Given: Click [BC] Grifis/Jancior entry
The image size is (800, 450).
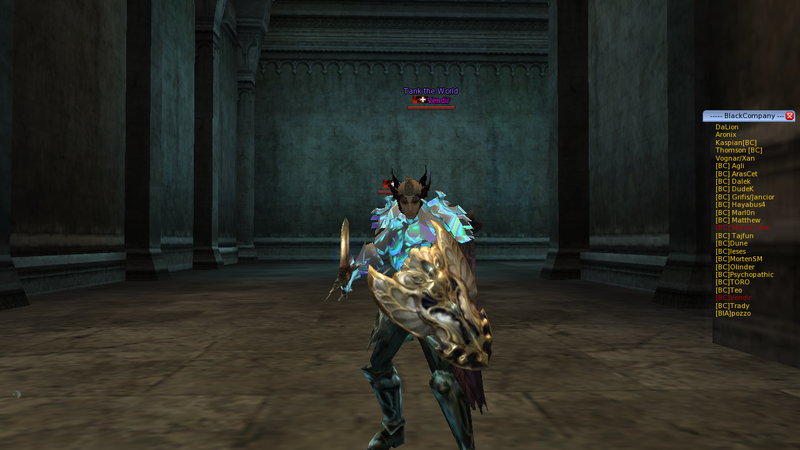Looking at the screenshot, I should click(x=745, y=197).
